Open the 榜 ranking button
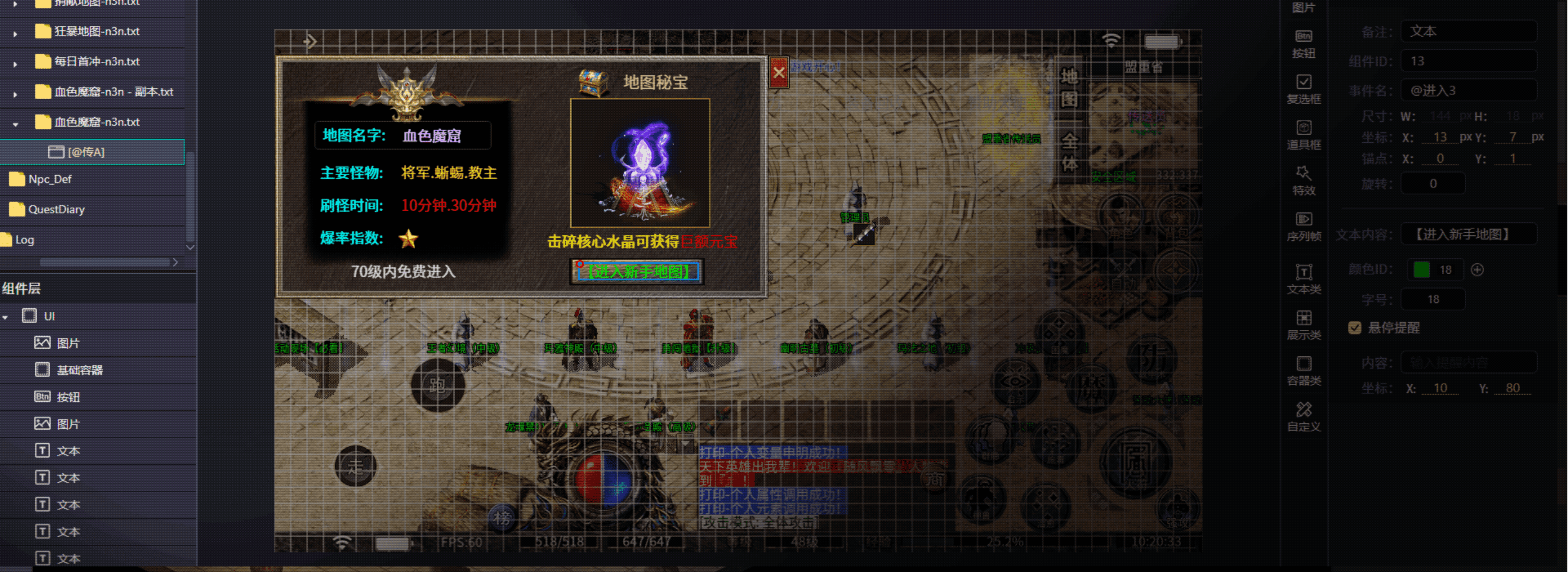 tap(502, 518)
